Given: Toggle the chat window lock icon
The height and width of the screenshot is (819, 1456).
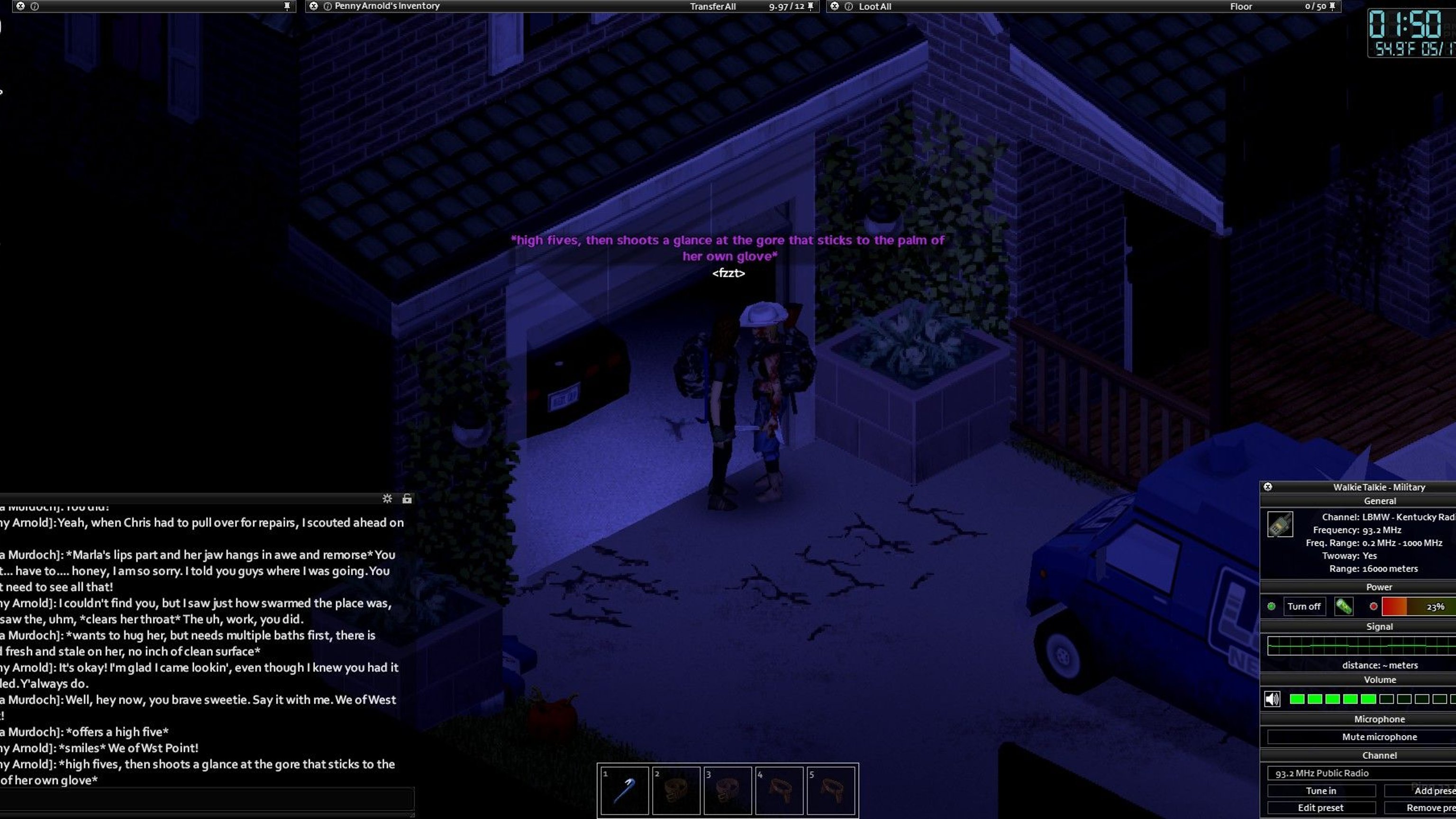Looking at the screenshot, I should 407,499.
